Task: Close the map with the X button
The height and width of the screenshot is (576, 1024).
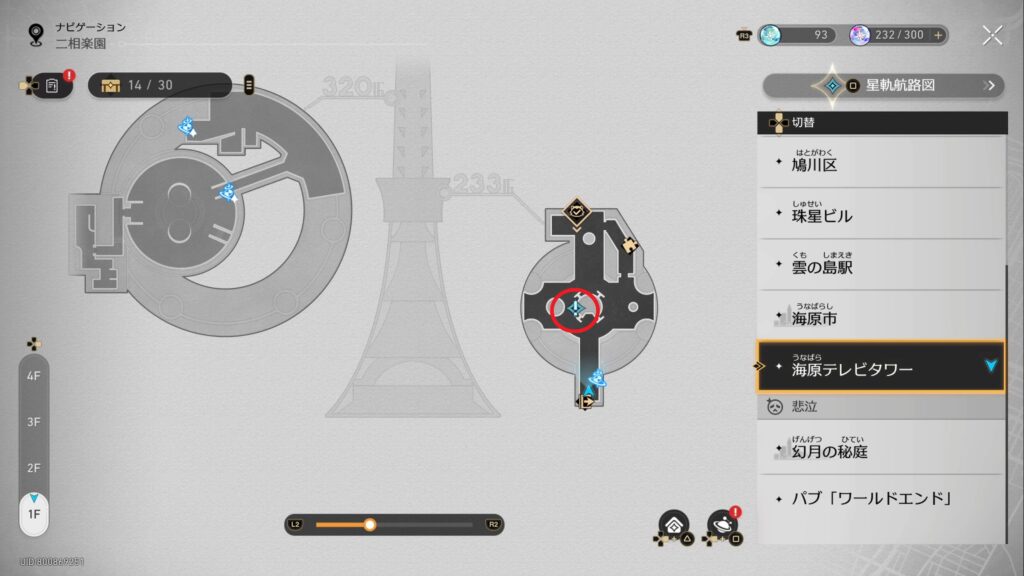Action: (x=992, y=35)
